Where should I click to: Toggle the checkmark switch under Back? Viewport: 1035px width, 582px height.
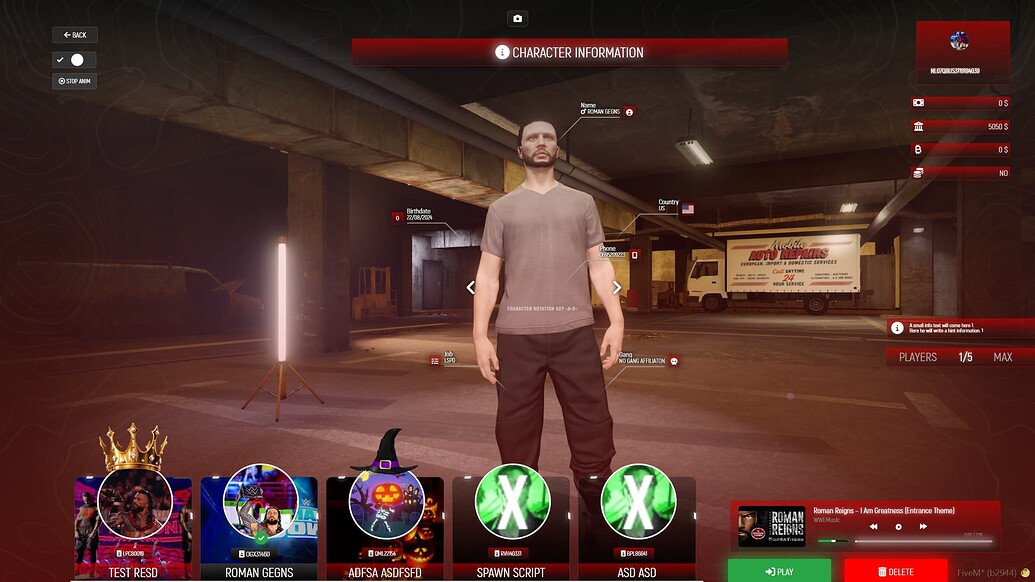[x=75, y=60]
